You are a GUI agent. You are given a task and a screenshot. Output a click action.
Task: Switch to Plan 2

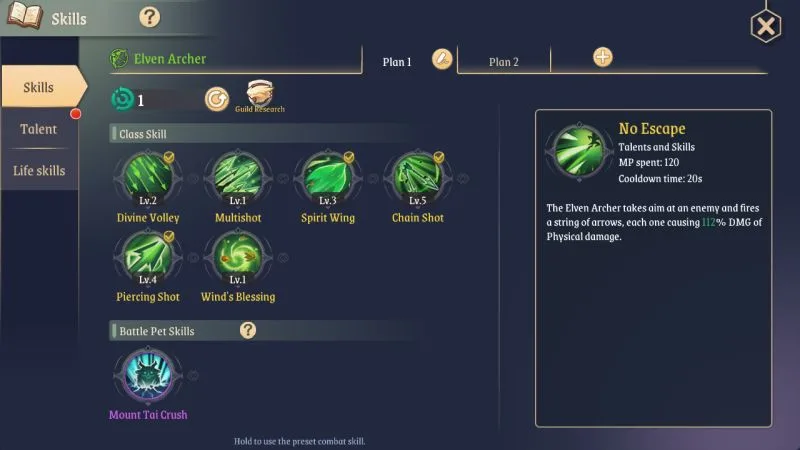(504, 61)
